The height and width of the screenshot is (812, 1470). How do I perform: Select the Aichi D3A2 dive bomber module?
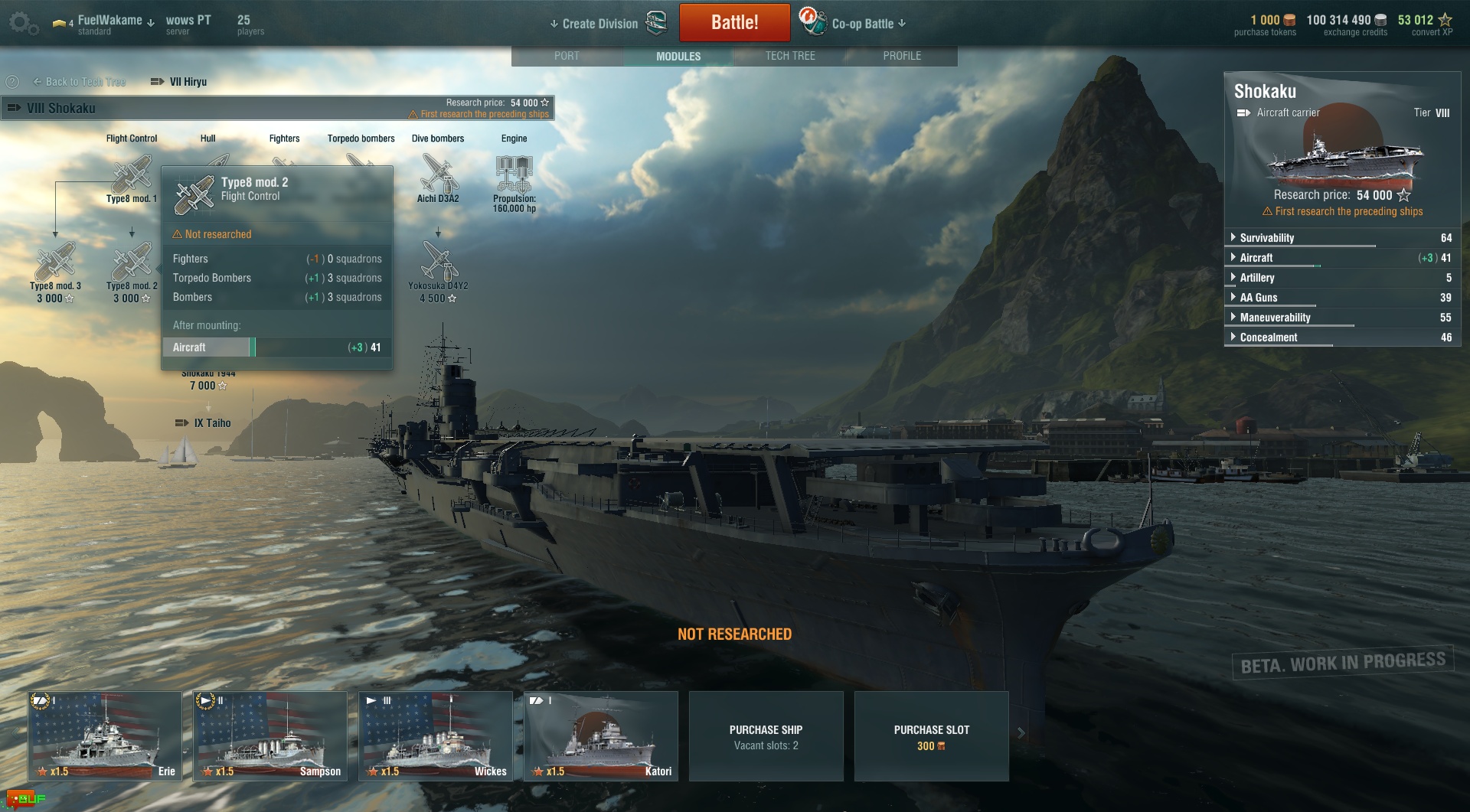click(438, 175)
